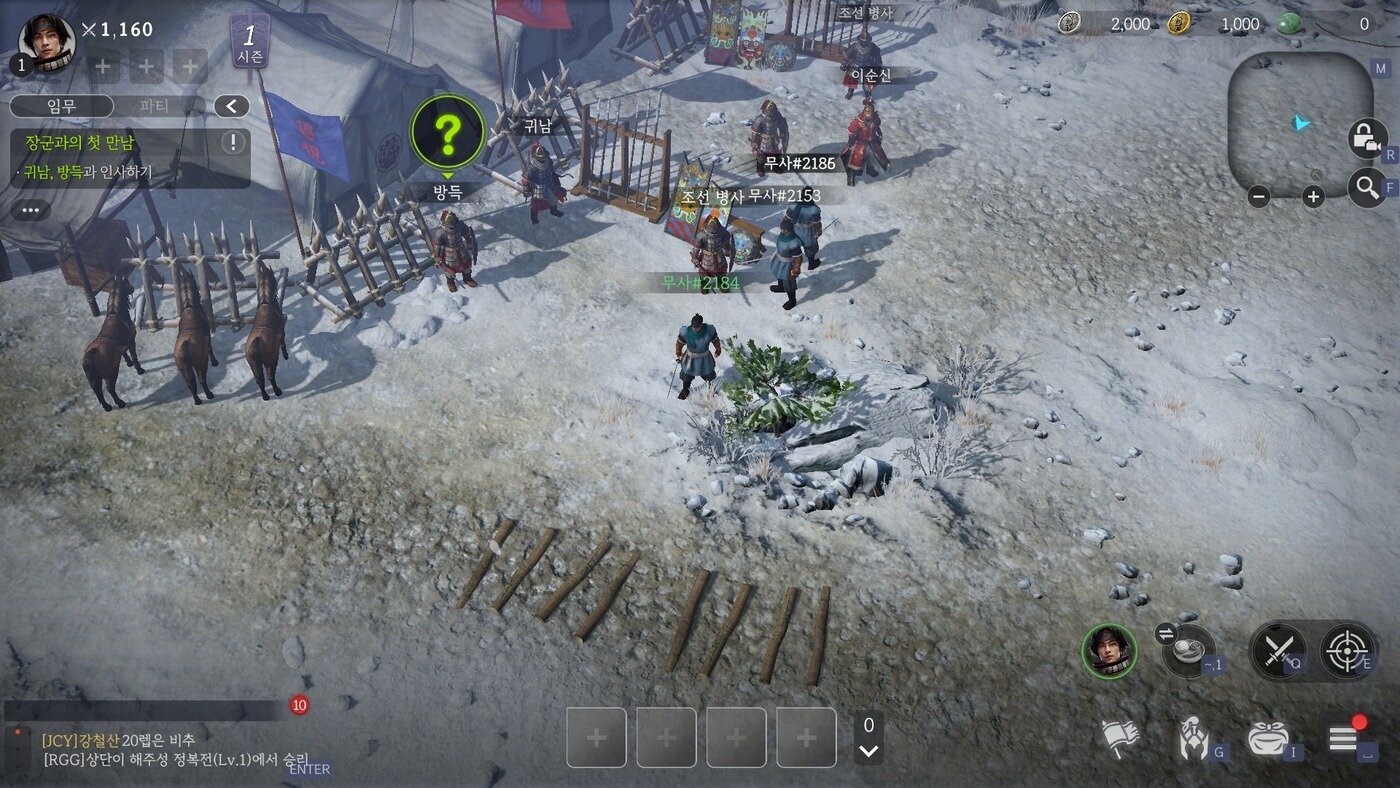Click the exclamation mark quest info icon
The height and width of the screenshot is (788, 1400).
pos(233,142)
